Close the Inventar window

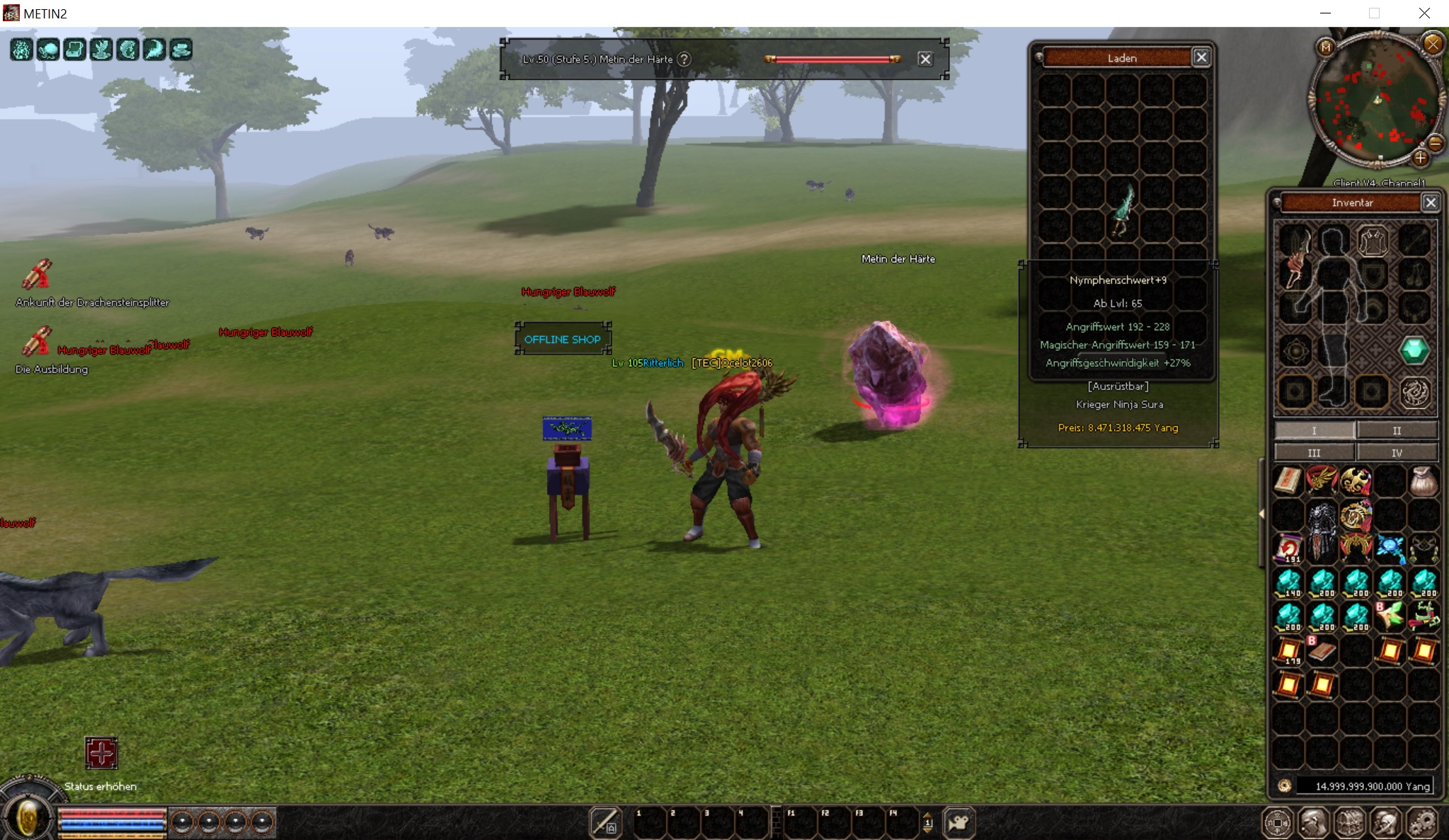(x=1430, y=203)
